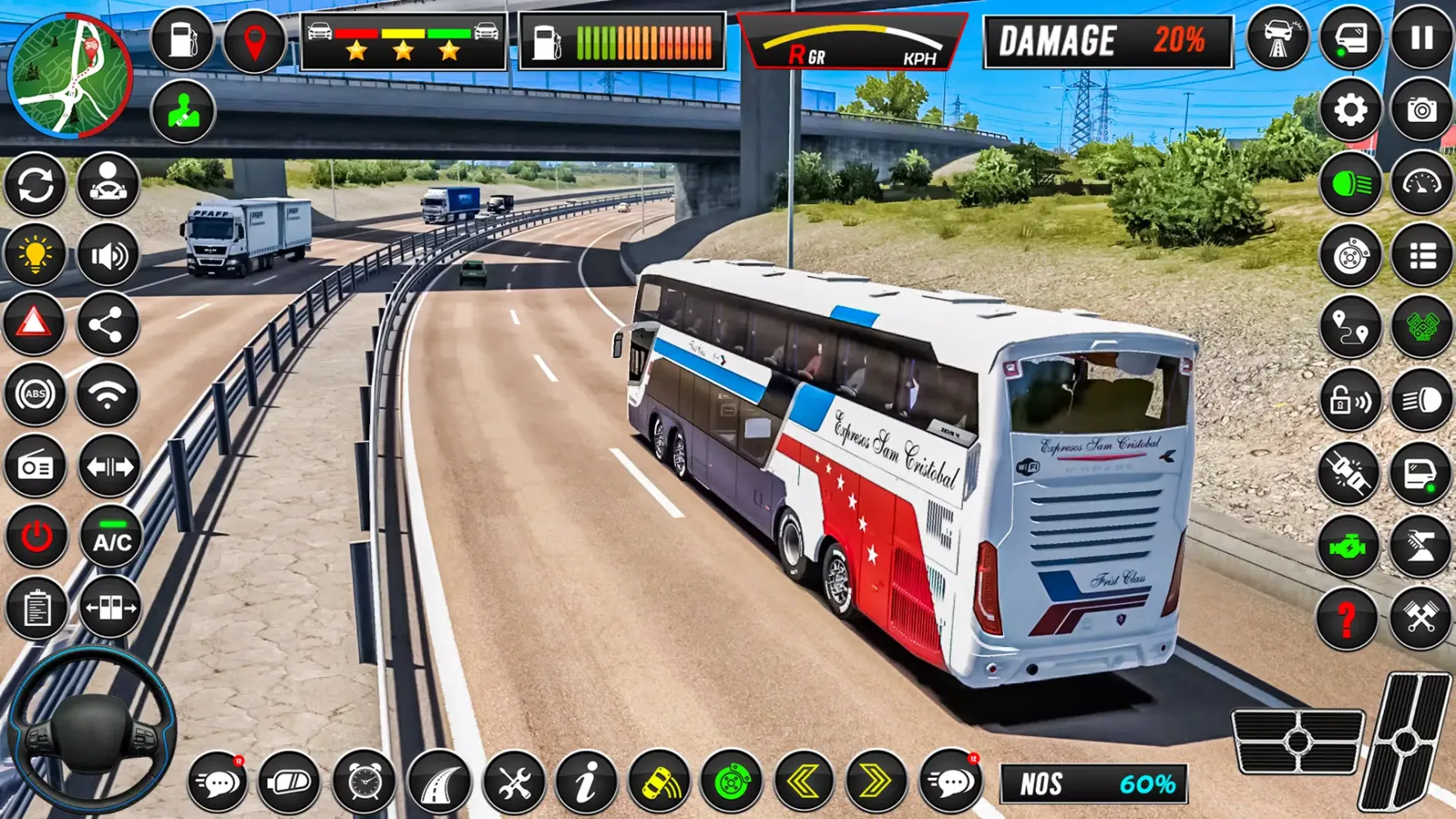Tap the ABS icon on left sidebar

click(34, 394)
